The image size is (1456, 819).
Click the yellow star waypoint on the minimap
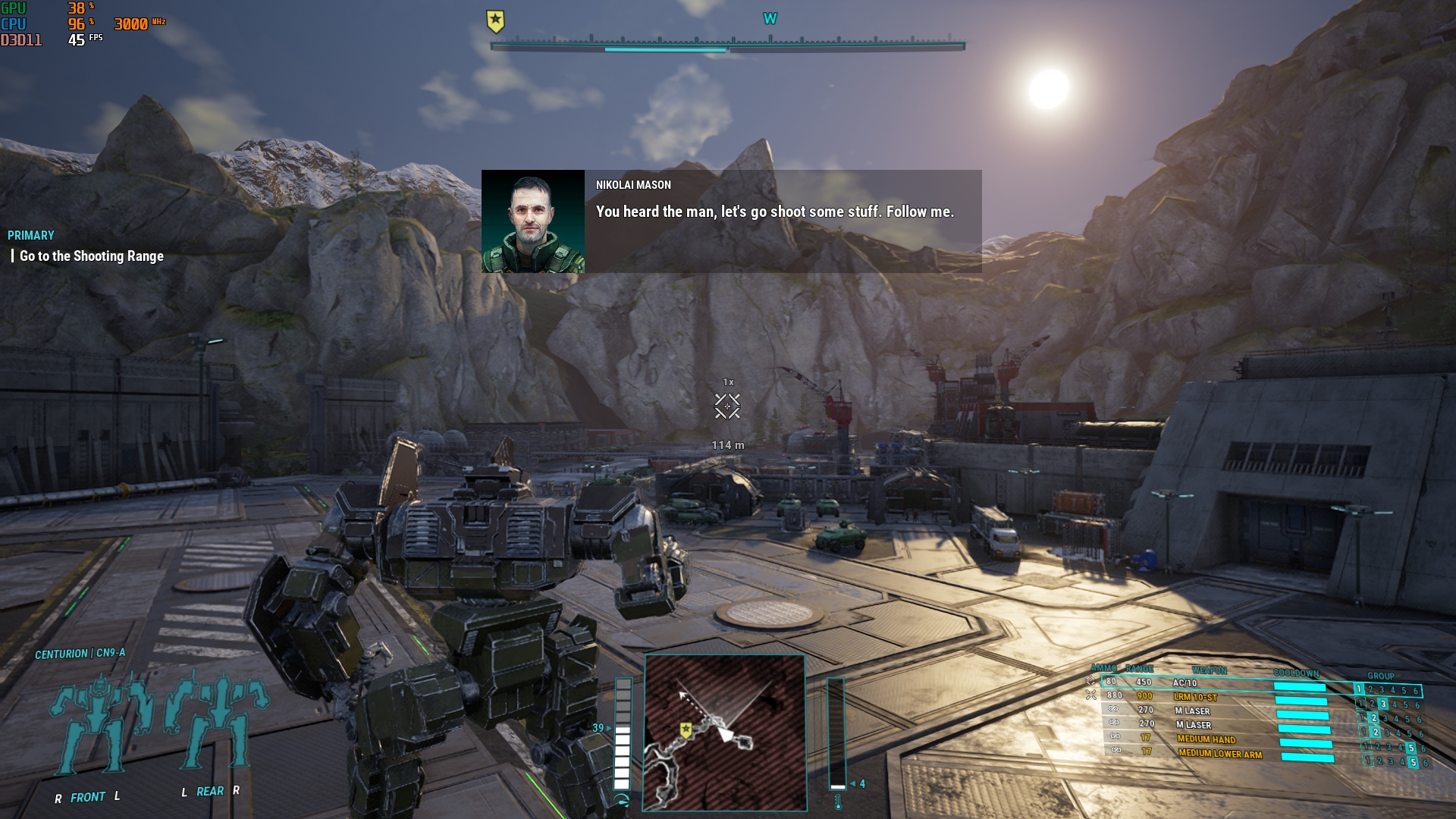pos(686,730)
